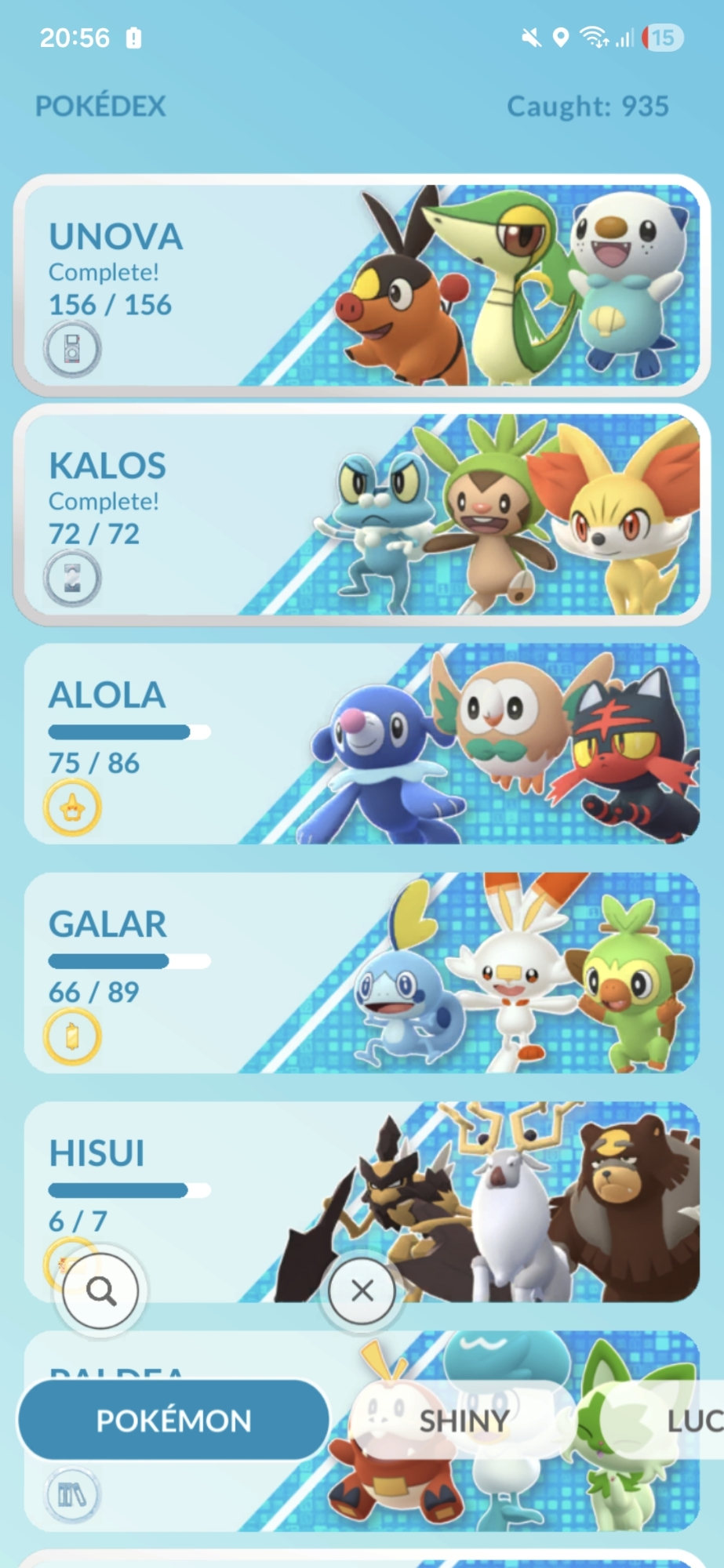This screenshot has height=1568, width=724.
Task: Close the Pokédex with the X button
Action: [362, 1290]
